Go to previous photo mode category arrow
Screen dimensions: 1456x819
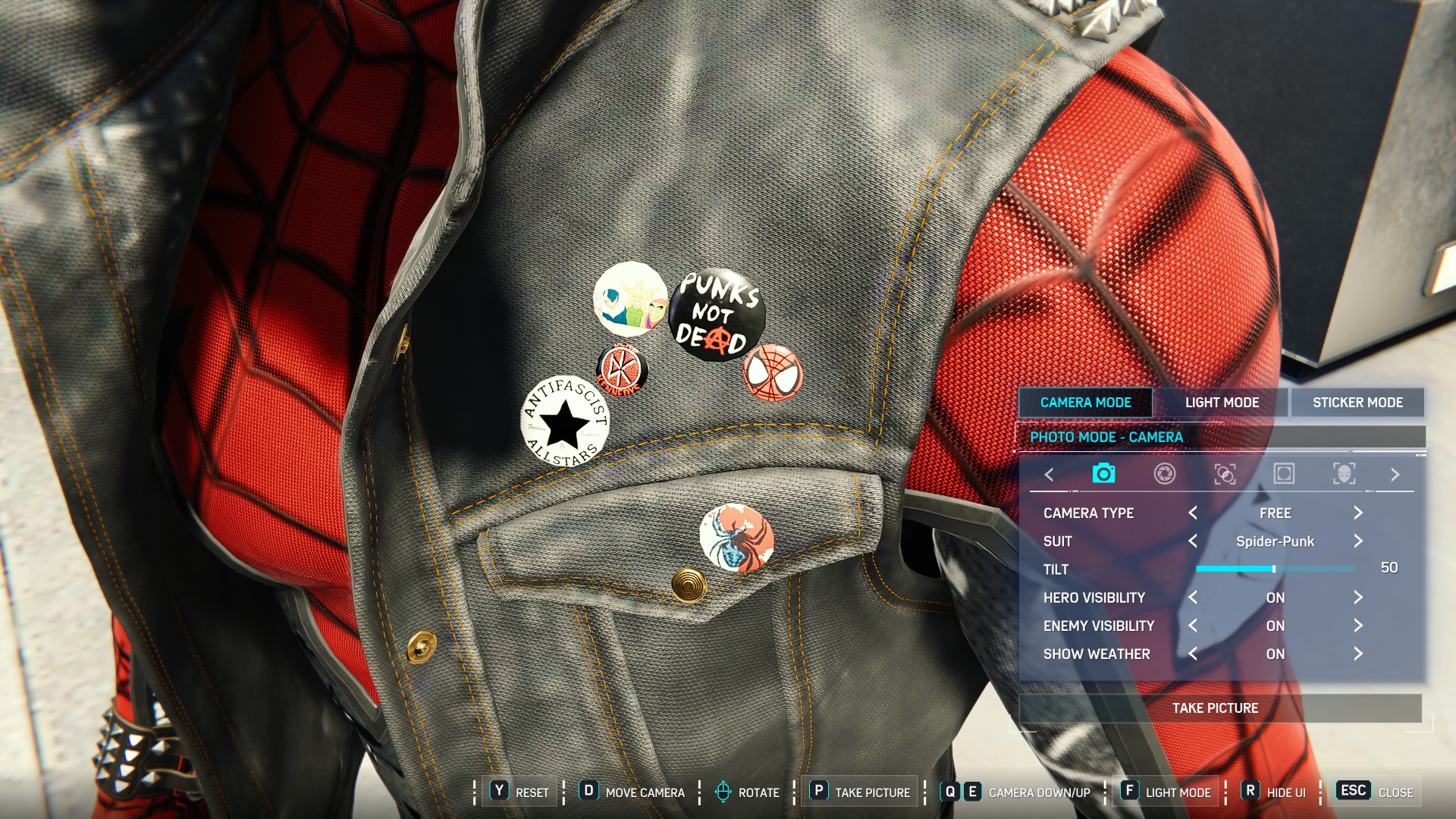click(x=1050, y=475)
